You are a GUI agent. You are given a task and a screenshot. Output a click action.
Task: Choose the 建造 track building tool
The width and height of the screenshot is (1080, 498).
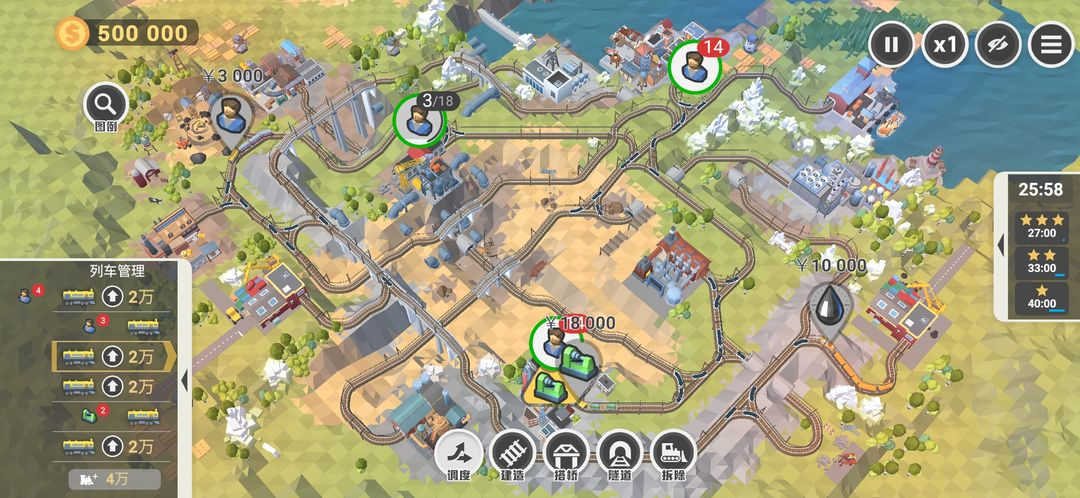coord(513,453)
